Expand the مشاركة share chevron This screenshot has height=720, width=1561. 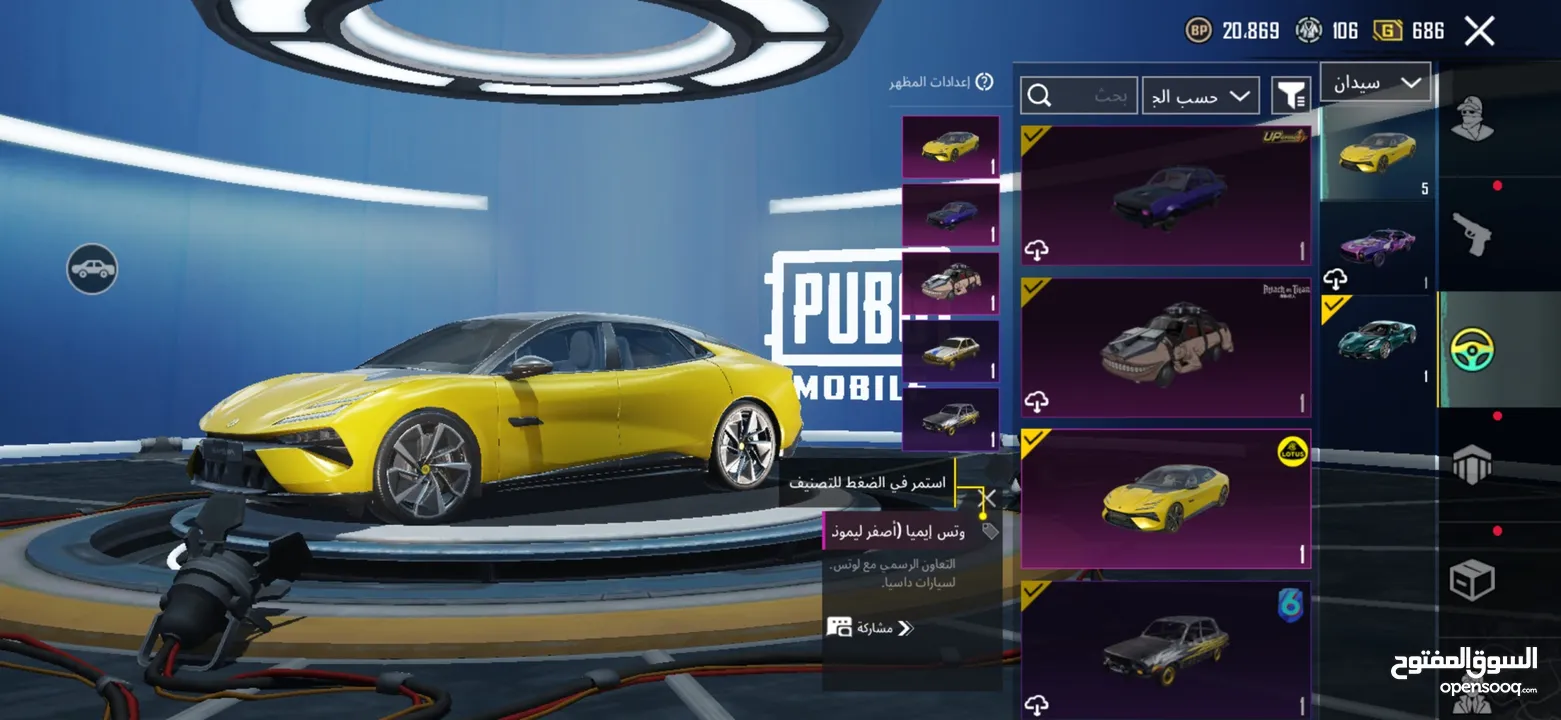coord(905,628)
